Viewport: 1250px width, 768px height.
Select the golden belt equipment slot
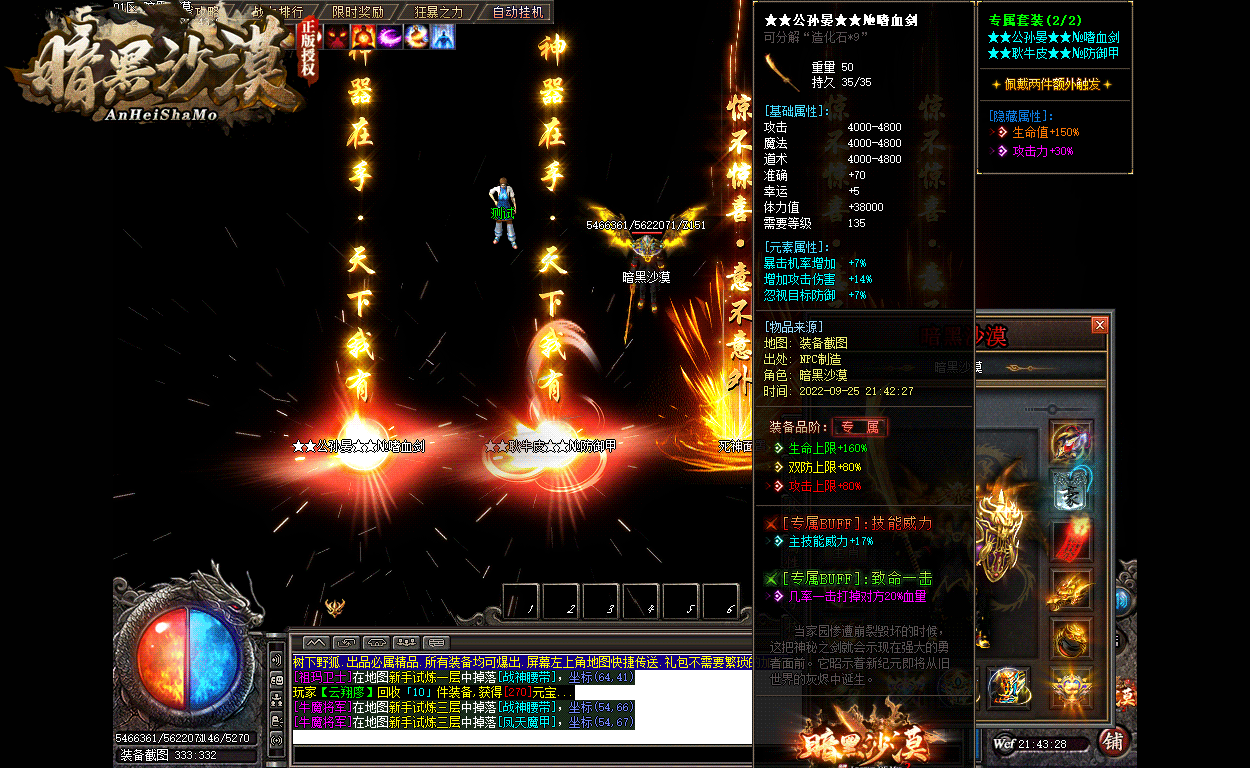point(1071,639)
